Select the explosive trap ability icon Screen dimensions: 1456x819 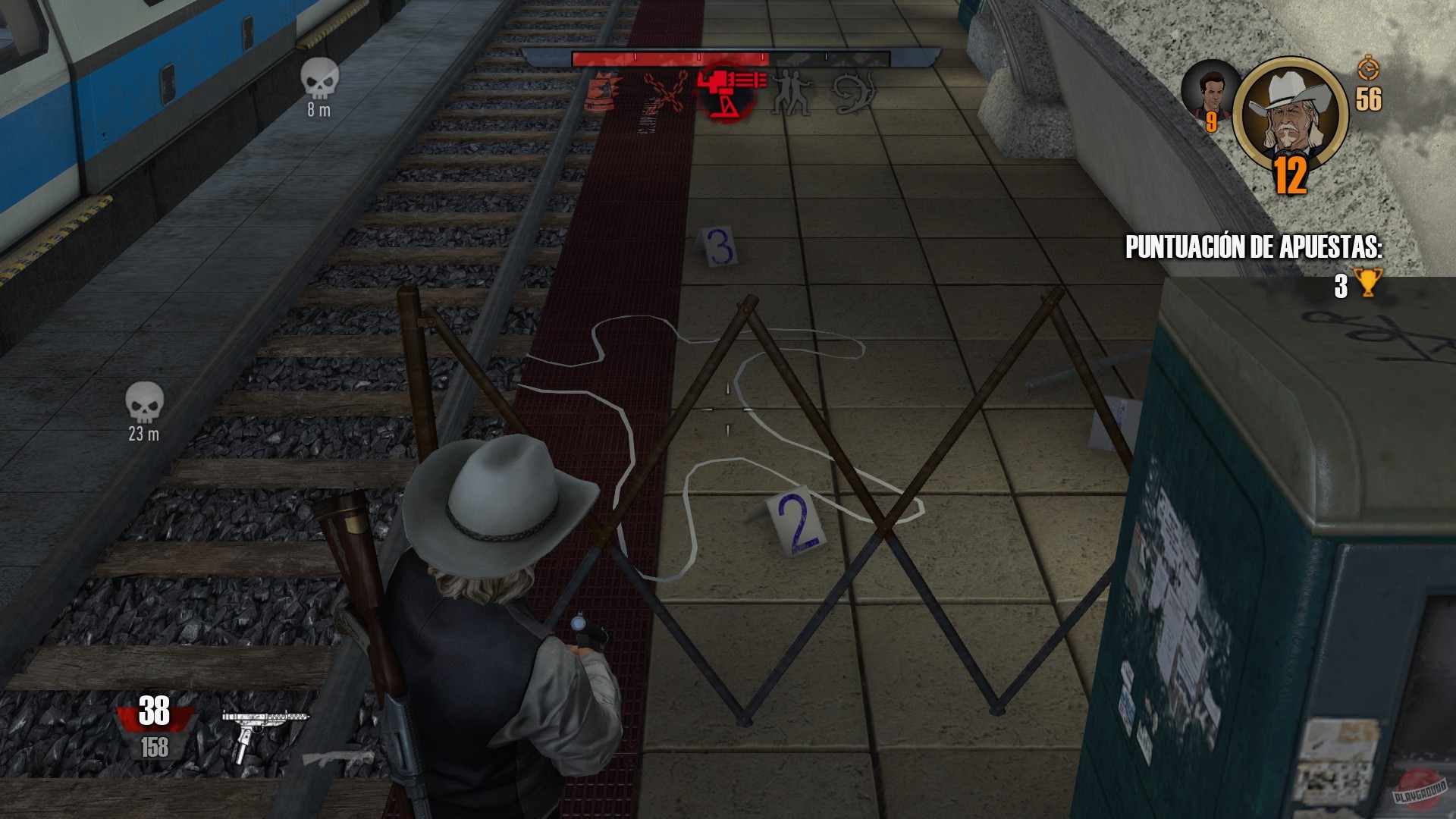pos(603,93)
